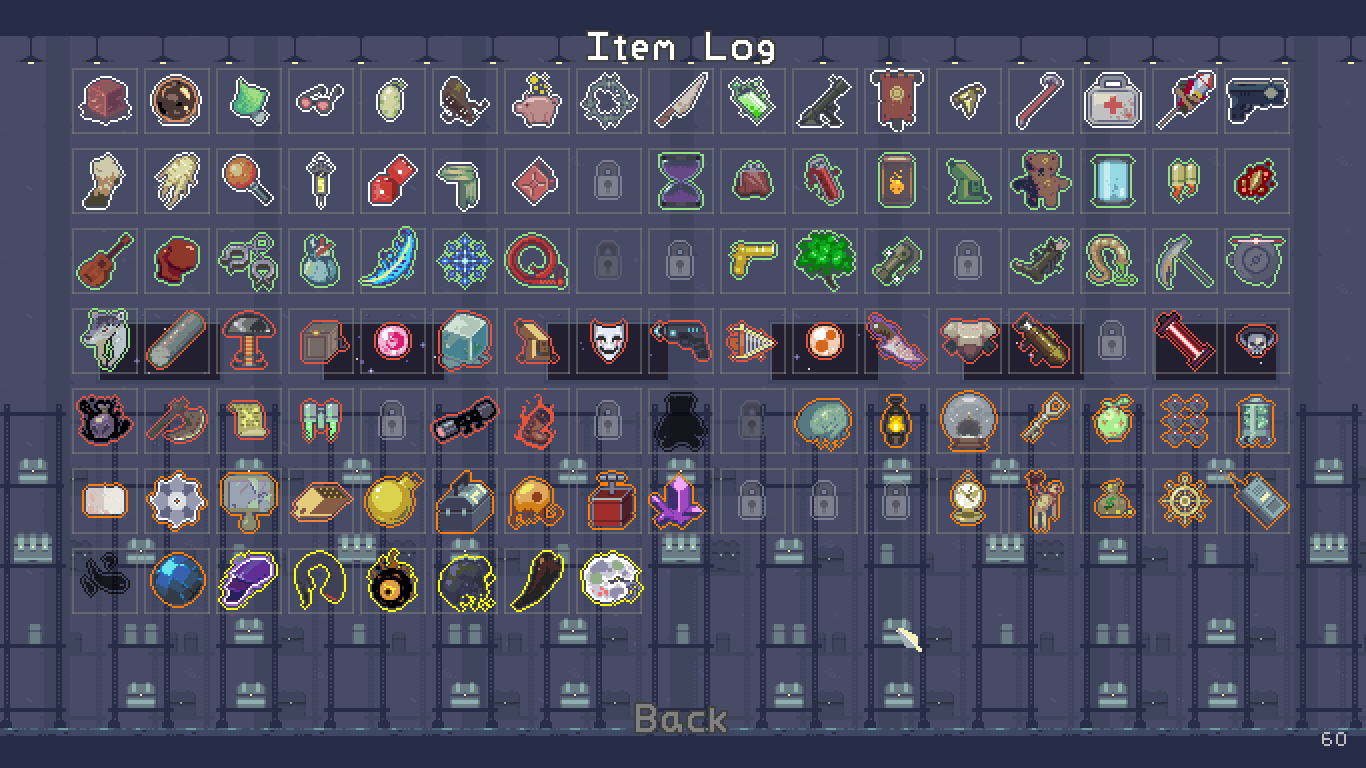Inspect the crystal ball item
Image resolution: width=1366 pixels, height=768 pixels.
[x=967, y=421]
